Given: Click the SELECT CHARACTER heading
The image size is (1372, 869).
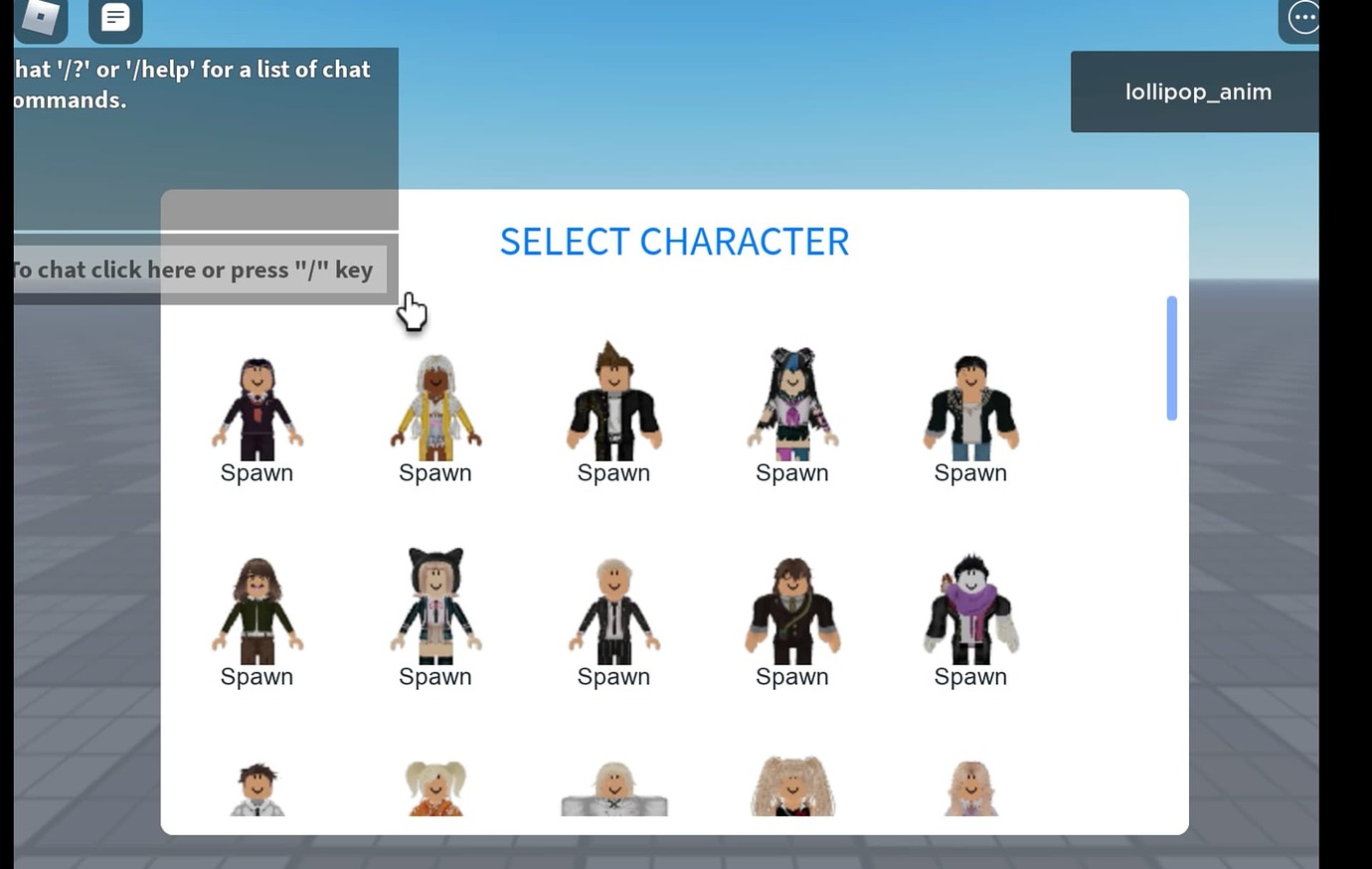Looking at the screenshot, I should point(674,241).
